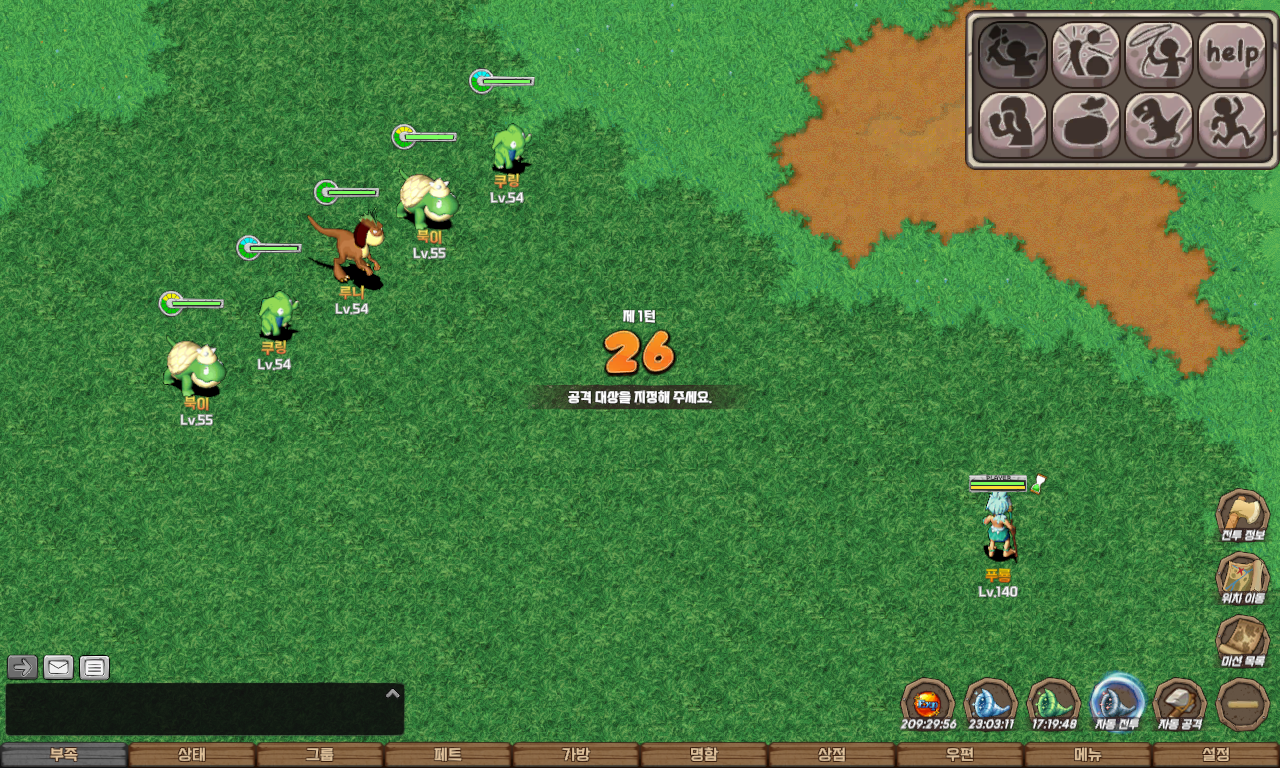Open 전투 정보 battle info
The image size is (1280, 768).
click(1242, 516)
